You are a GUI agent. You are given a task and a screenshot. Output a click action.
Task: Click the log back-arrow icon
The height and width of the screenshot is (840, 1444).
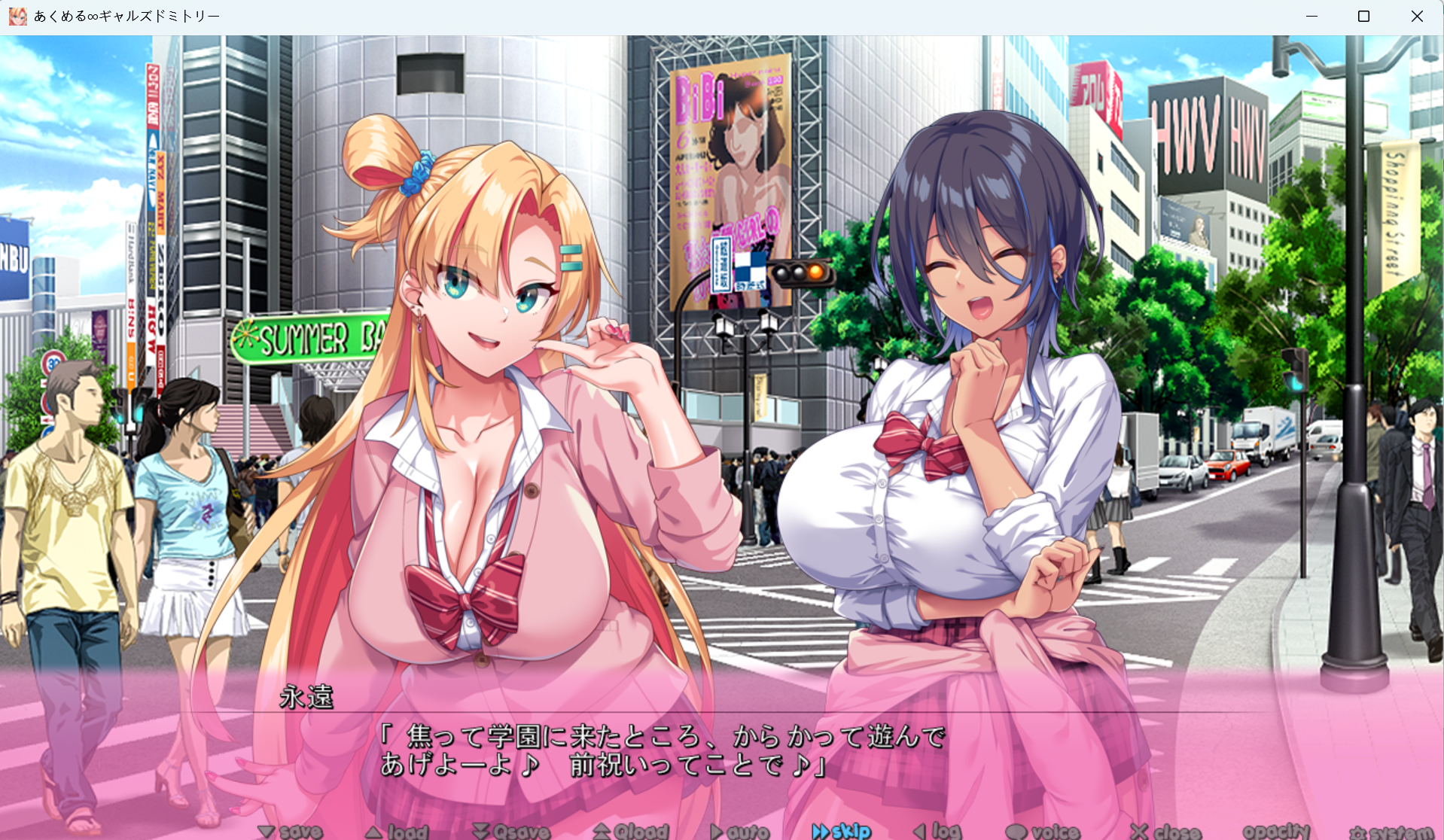[920, 831]
